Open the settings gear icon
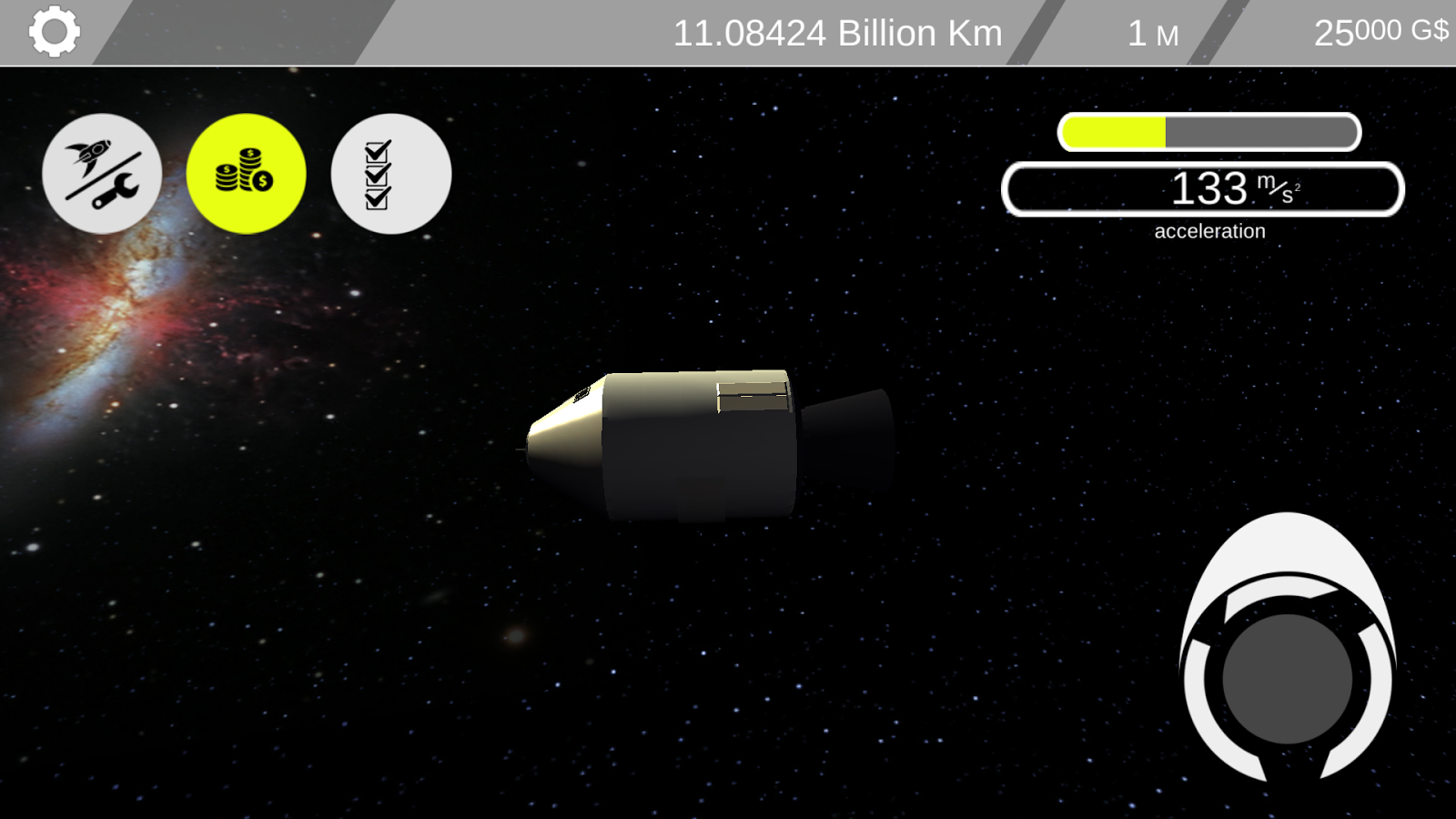1456x819 pixels. [x=53, y=32]
